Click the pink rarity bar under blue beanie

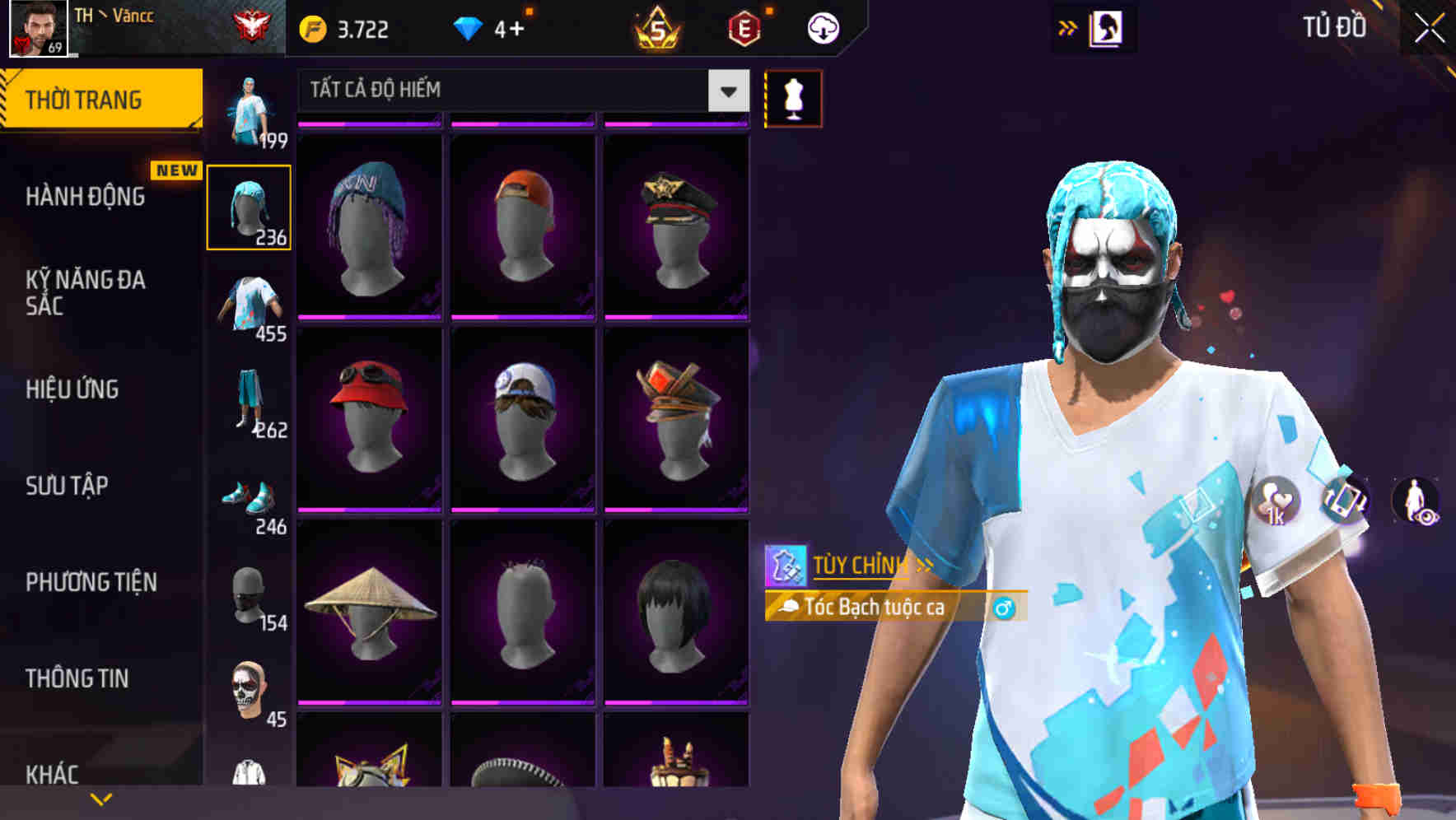(368, 319)
